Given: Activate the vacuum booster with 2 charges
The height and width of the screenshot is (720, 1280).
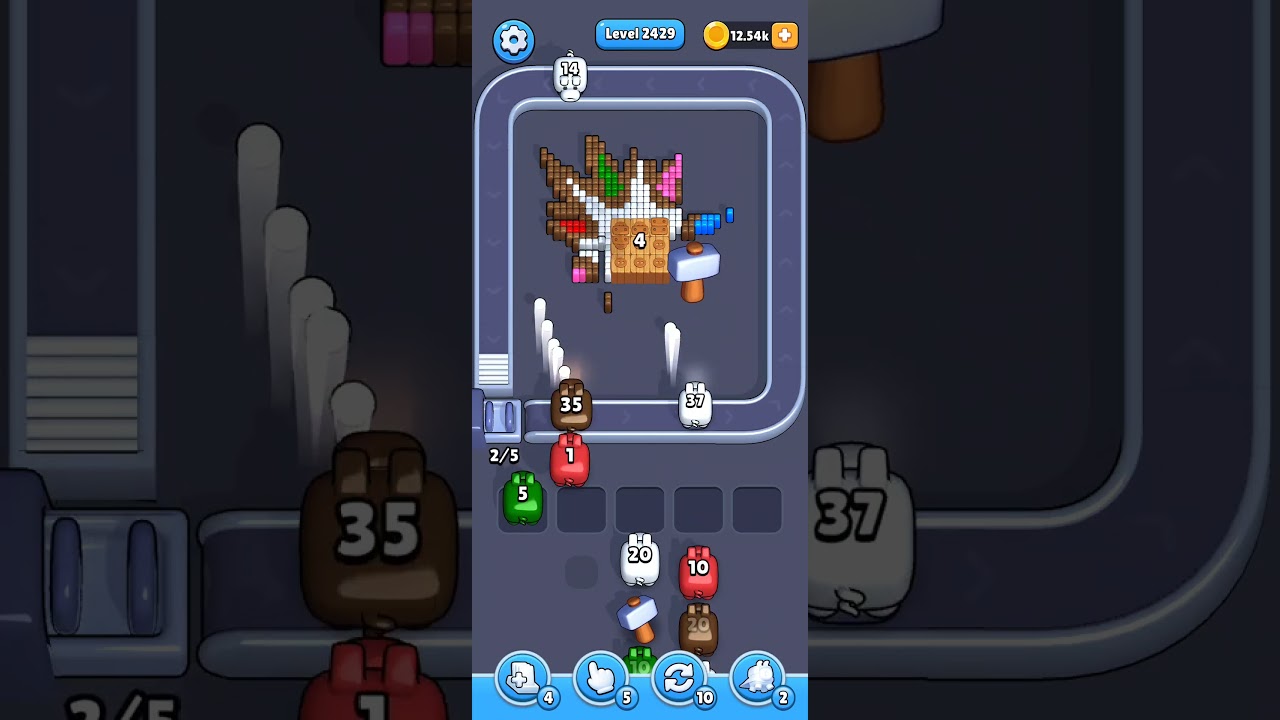Looking at the screenshot, I should 759,678.
